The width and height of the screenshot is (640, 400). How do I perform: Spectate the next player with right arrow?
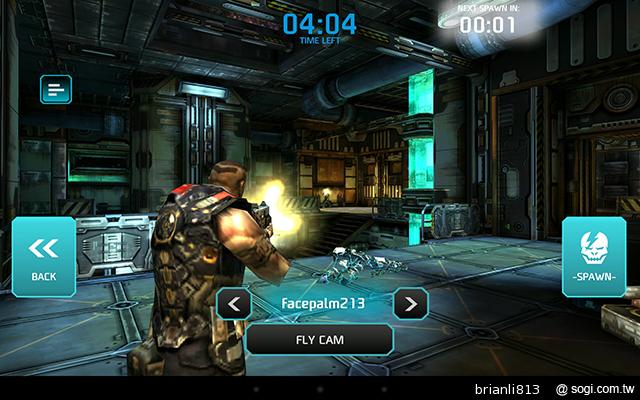(x=410, y=303)
